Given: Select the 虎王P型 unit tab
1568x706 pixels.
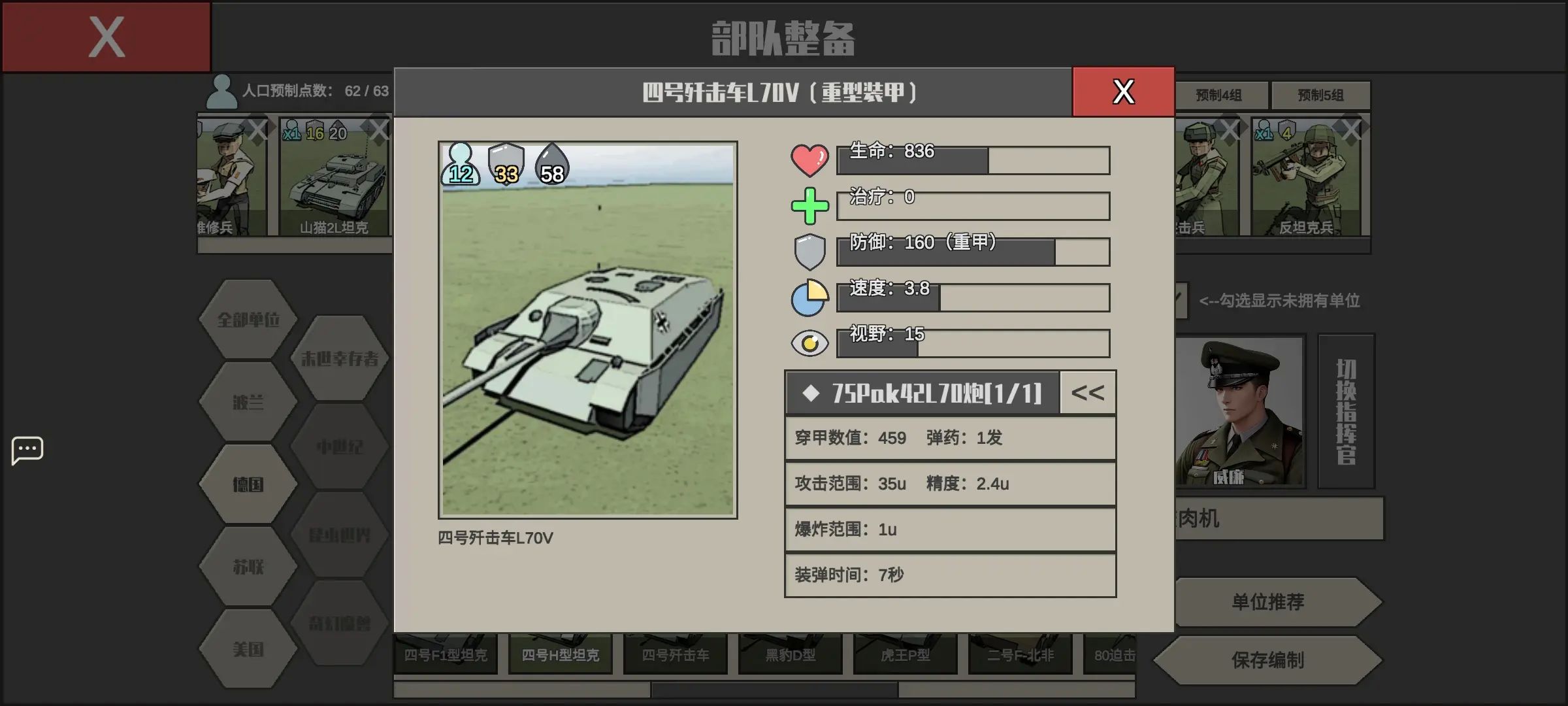Looking at the screenshot, I should coord(904,654).
